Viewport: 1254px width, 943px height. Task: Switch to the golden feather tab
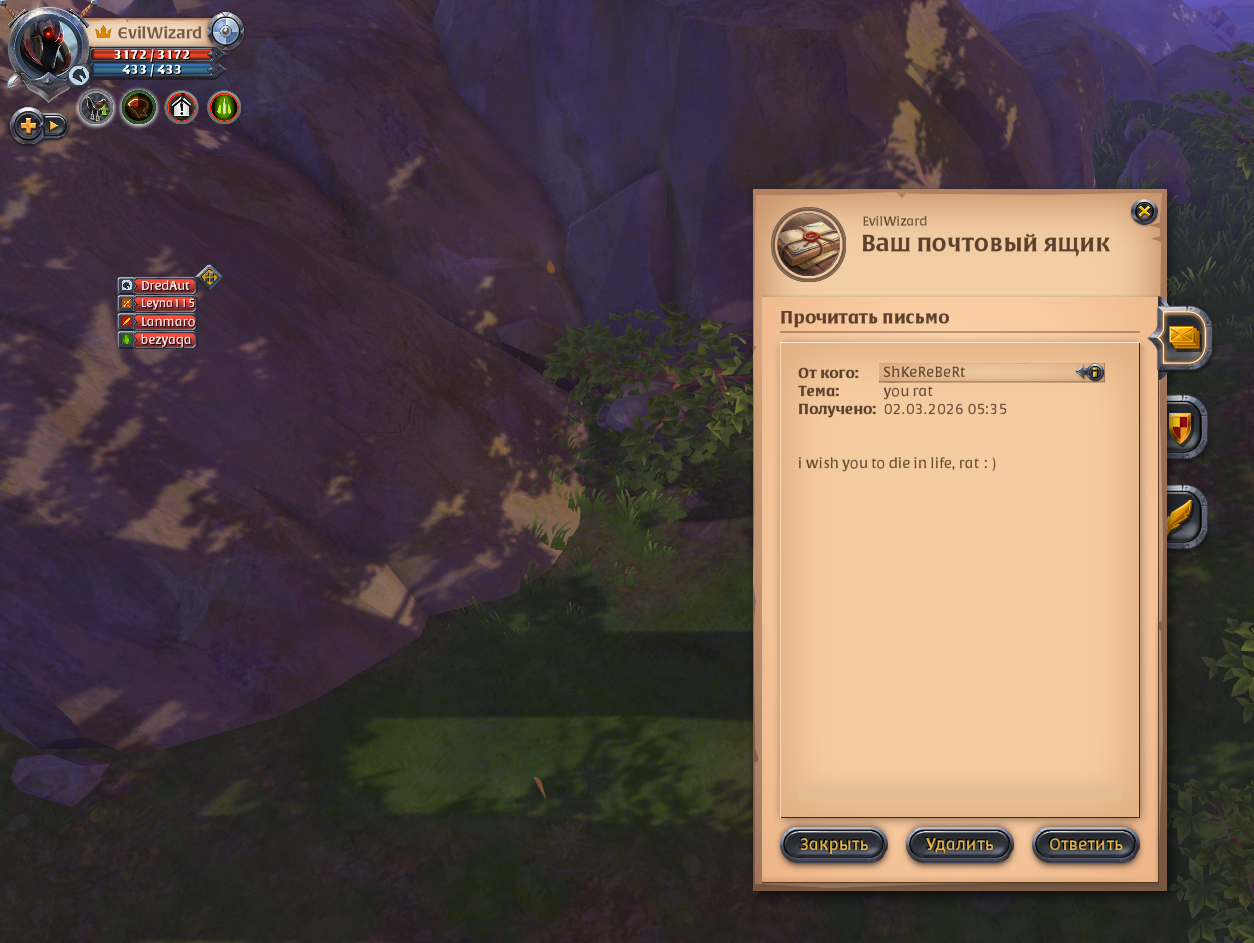tap(1182, 516)
